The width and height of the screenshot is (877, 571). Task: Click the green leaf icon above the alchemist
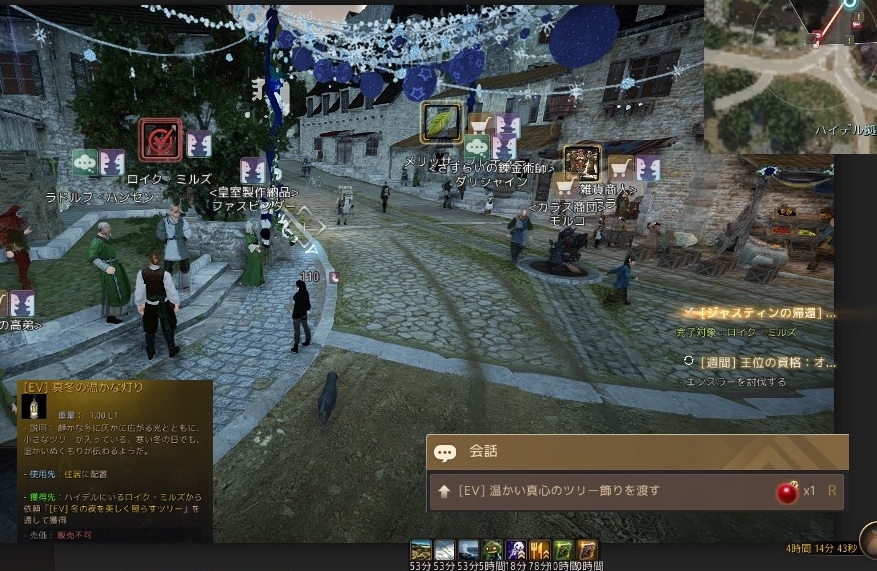pos(440,122)
